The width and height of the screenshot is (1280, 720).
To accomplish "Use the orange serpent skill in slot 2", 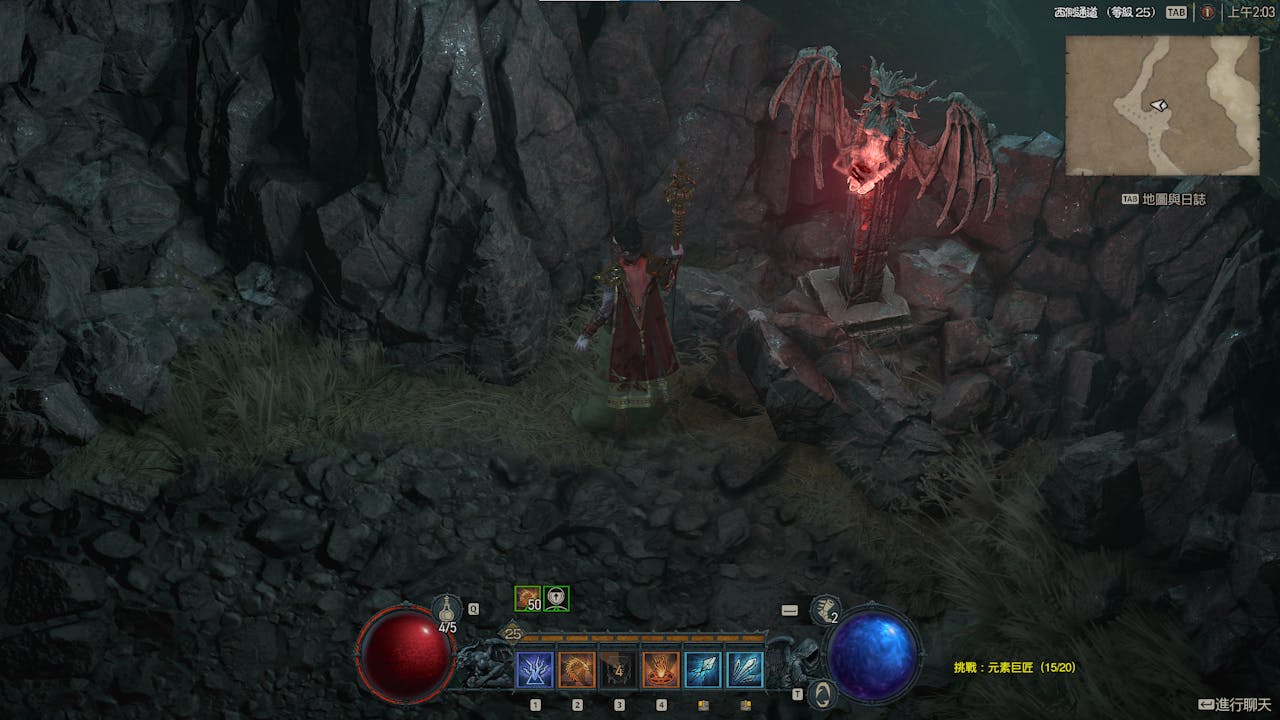I will (577, 669).
